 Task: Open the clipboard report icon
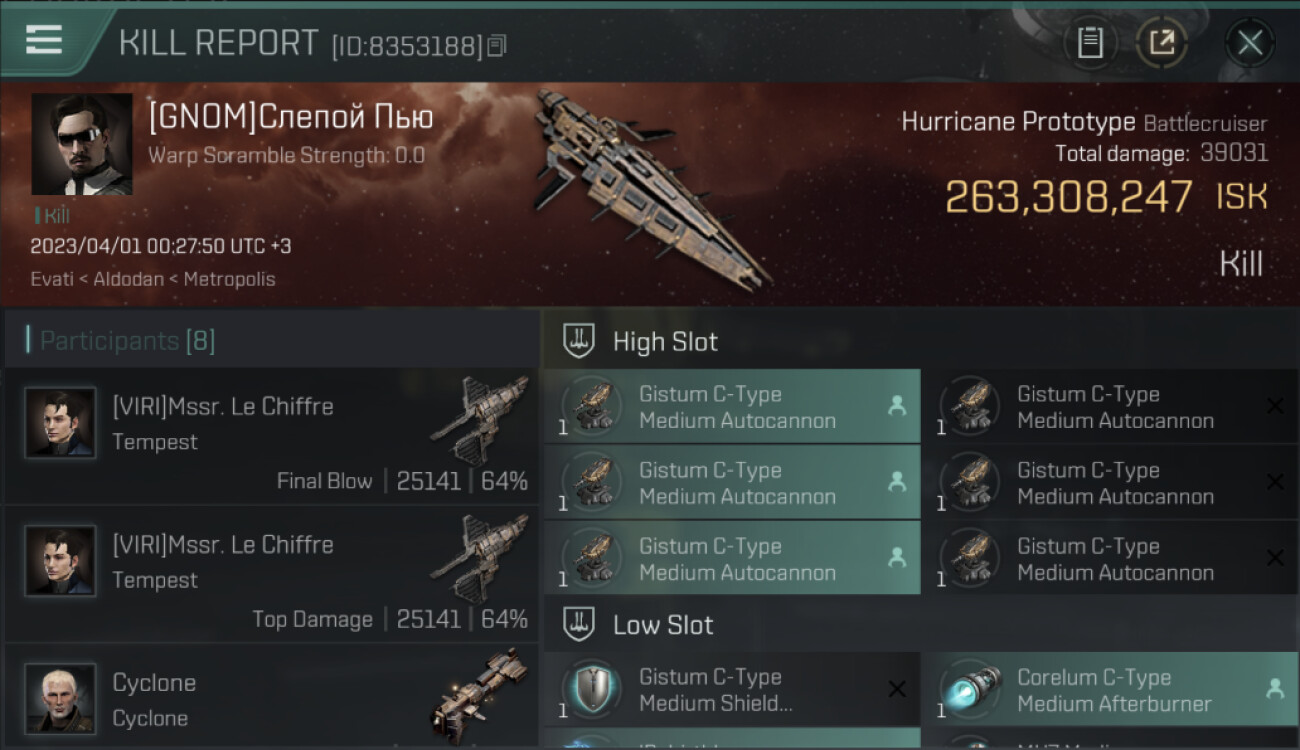click(1090, 43)
